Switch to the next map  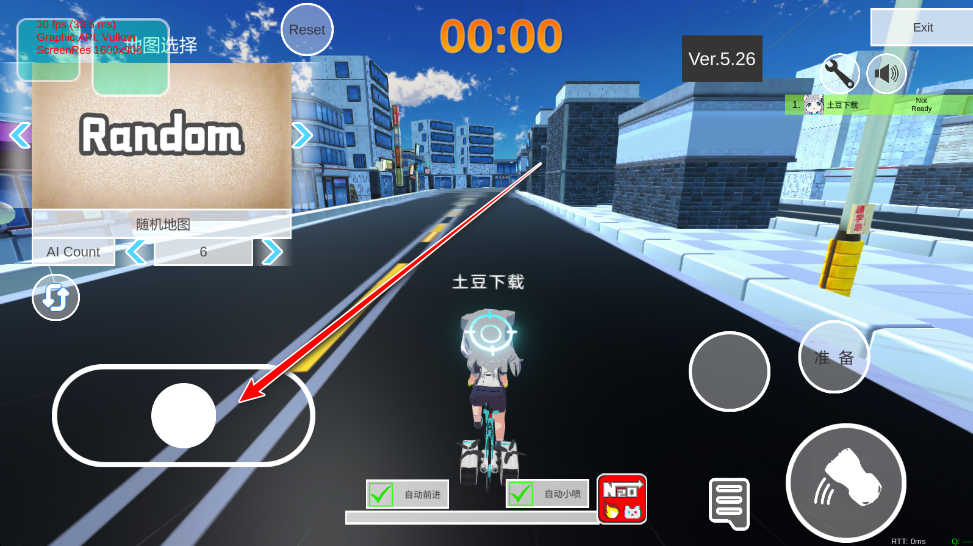(x=302, y=135)
